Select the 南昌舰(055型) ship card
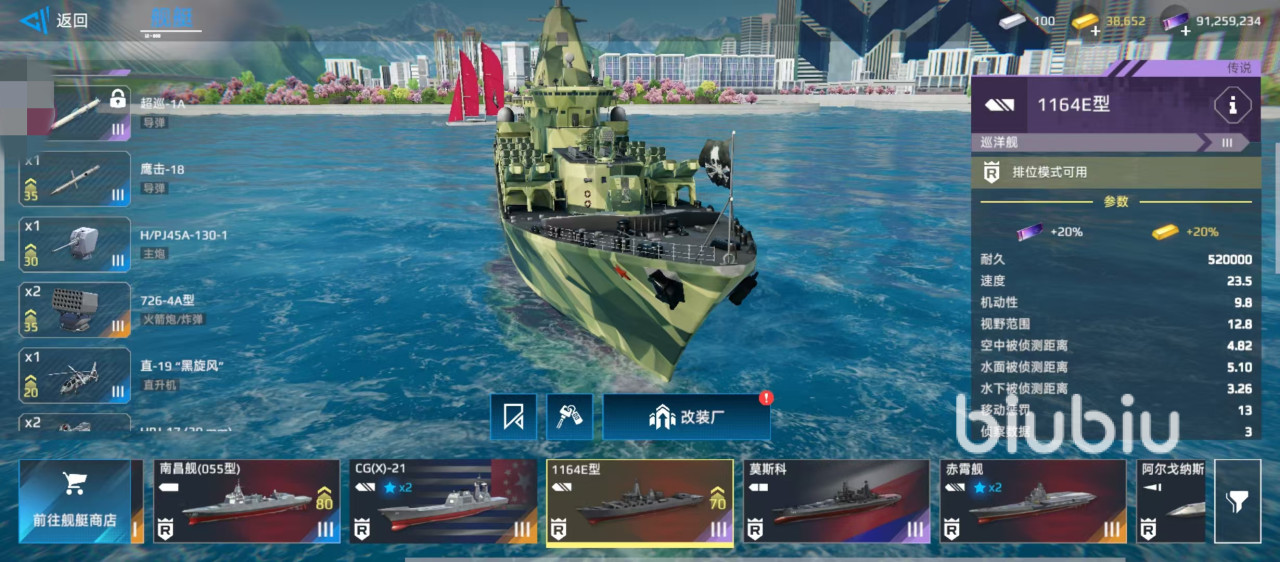This screenshot has height=562, width=1280. pos(247,501)
